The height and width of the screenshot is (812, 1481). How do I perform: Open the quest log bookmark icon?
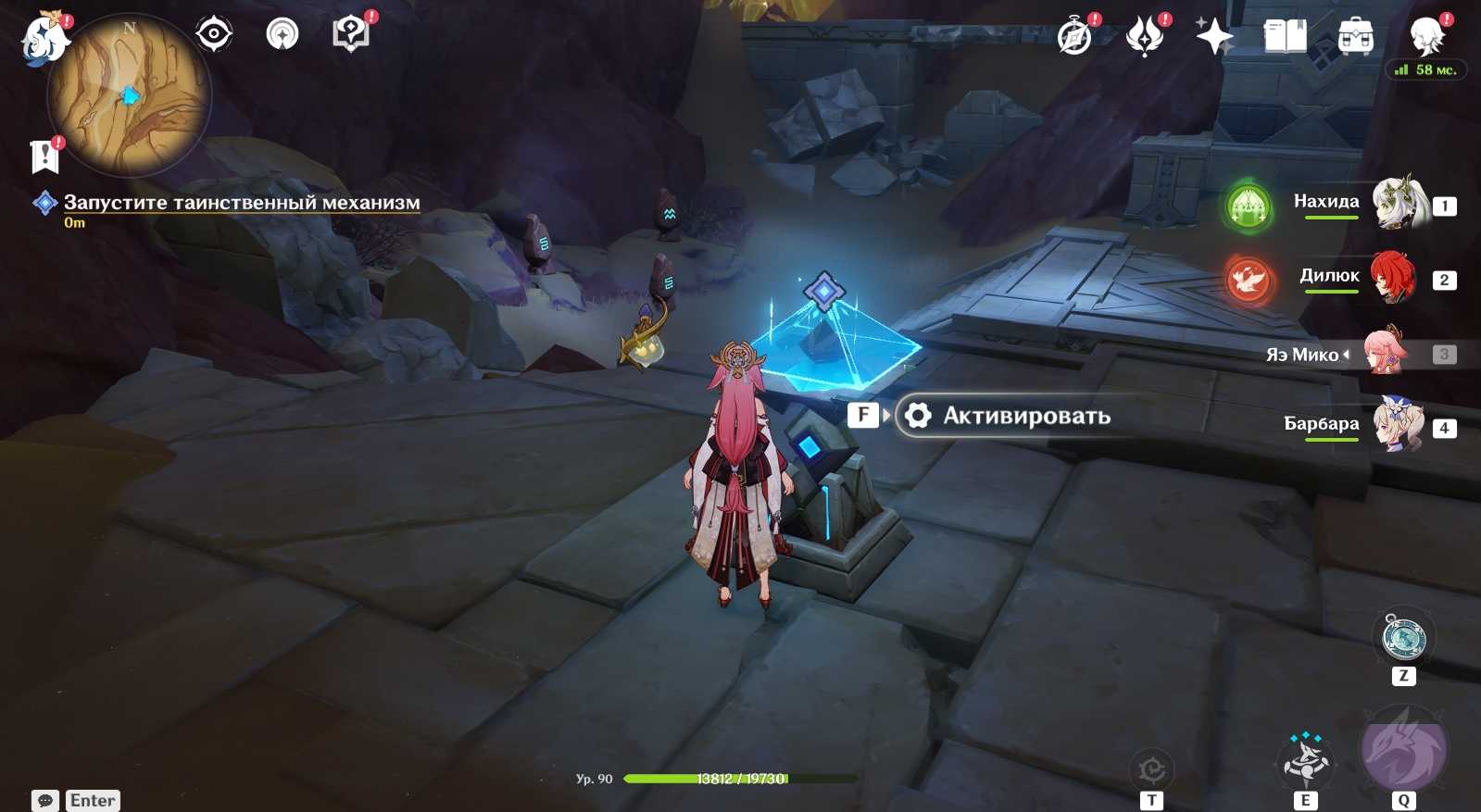(x=44, y=156)
